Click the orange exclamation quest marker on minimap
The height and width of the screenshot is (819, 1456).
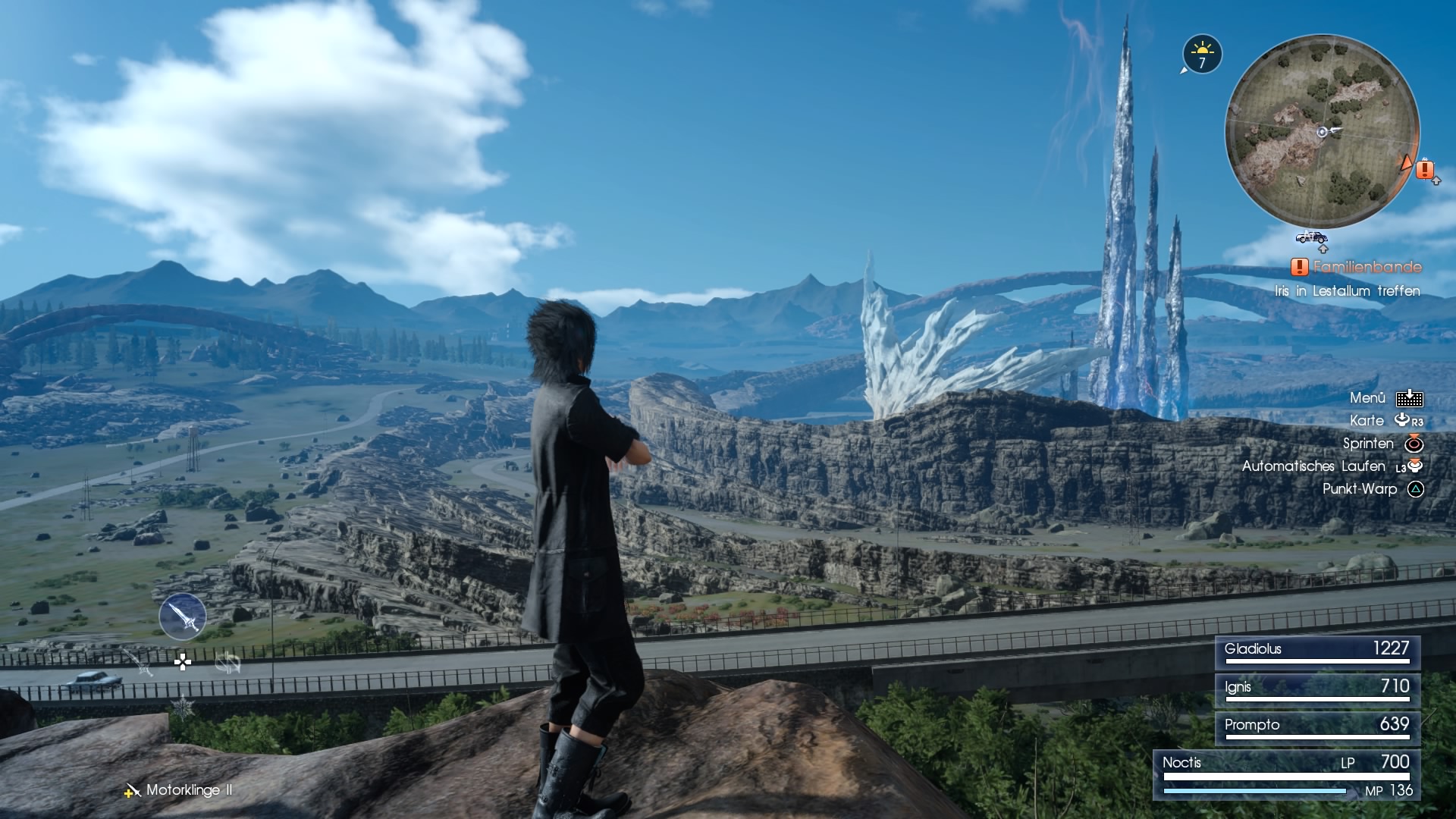click(1425, 169)
